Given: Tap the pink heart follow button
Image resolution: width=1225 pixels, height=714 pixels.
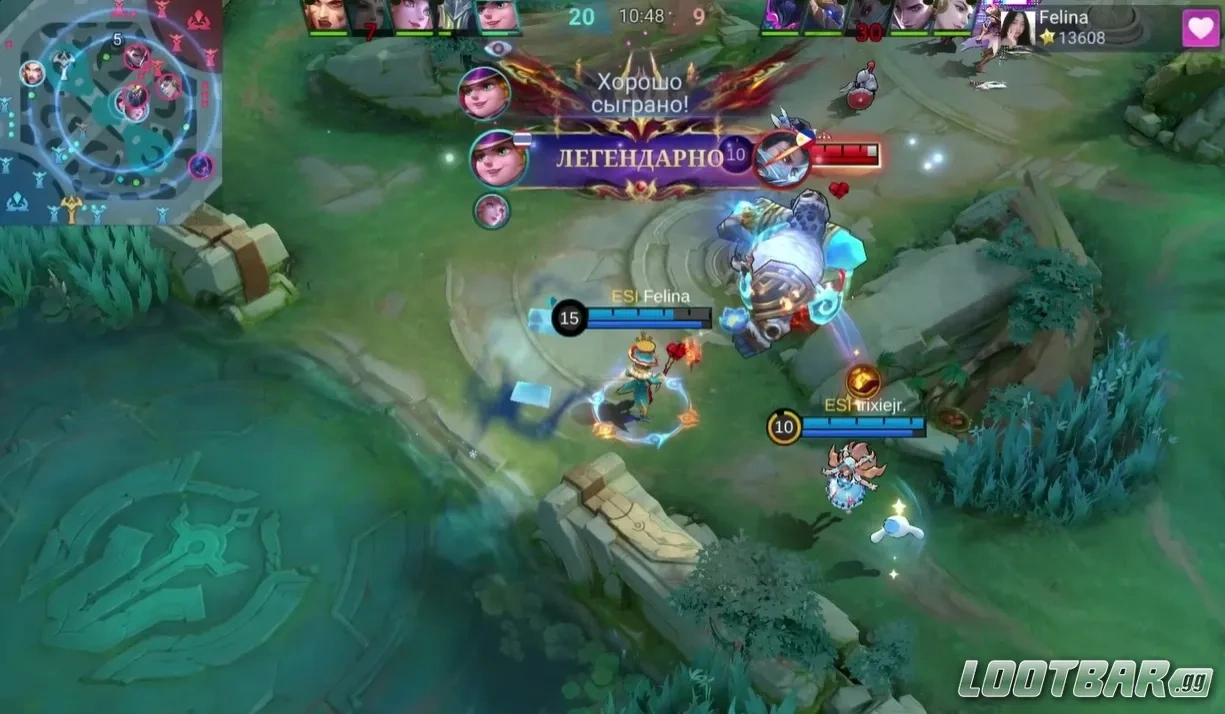Looking at the screenshot, I should point(1200,28).
